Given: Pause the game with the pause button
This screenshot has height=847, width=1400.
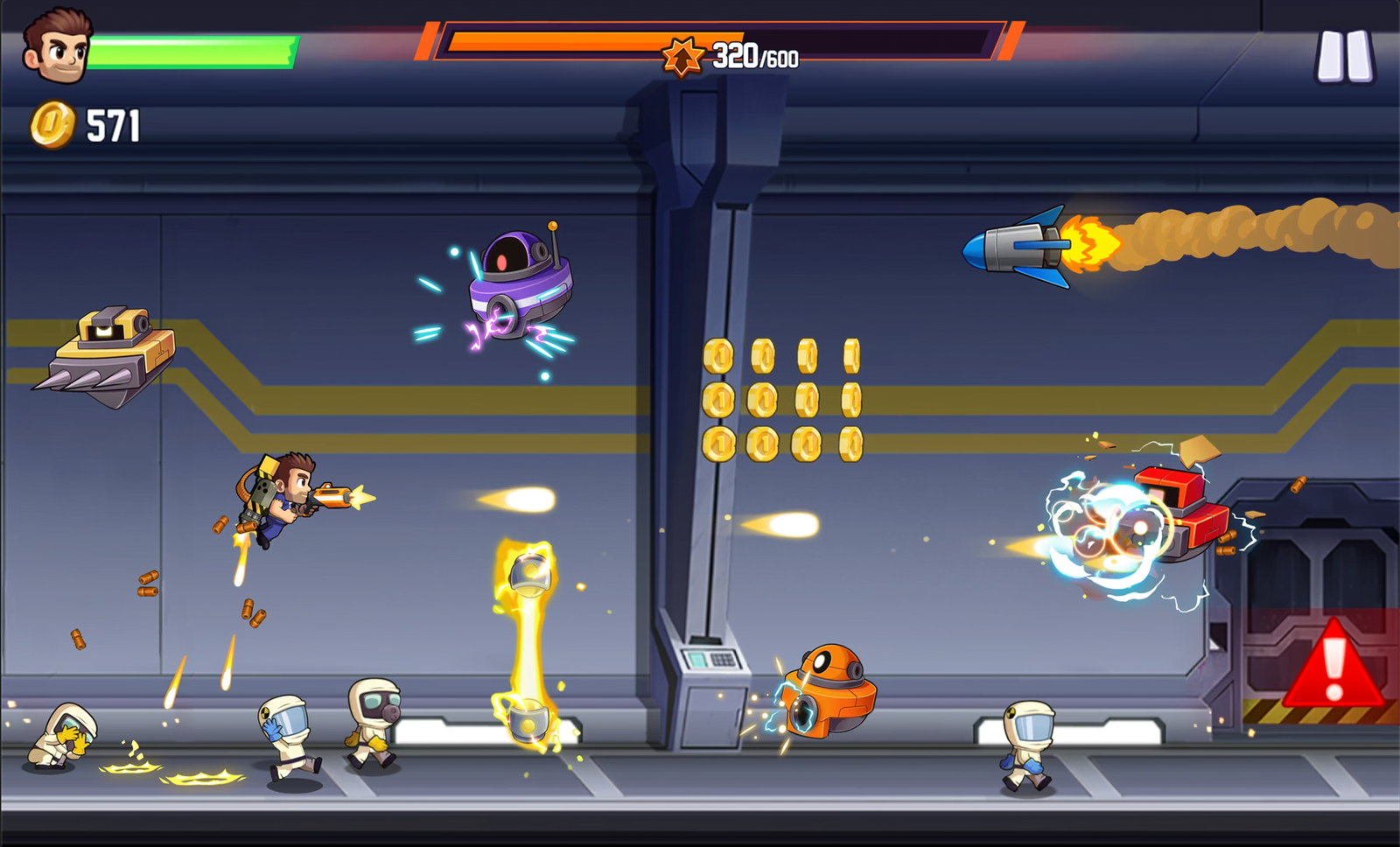Looking at the screenshot, I should (x=1346, y=57).
